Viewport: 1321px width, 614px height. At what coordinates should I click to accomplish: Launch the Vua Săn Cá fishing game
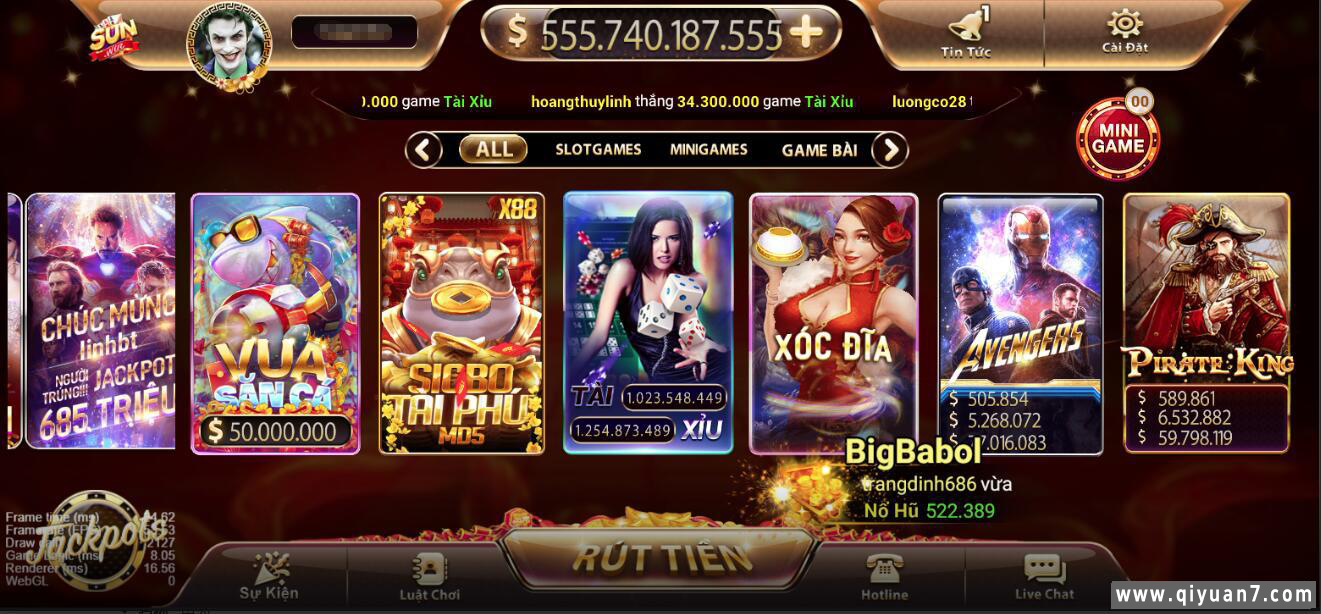coord(275,322)
